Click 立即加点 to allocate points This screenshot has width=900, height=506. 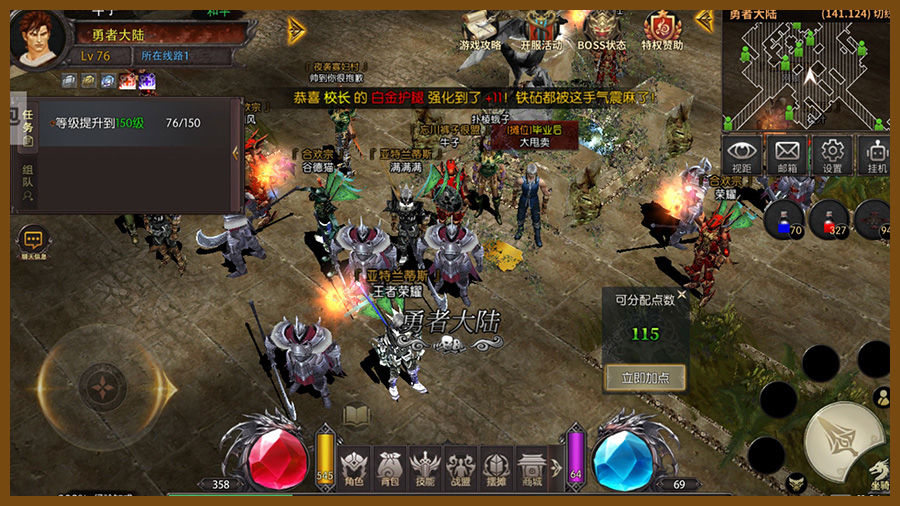tap(645, 377)
